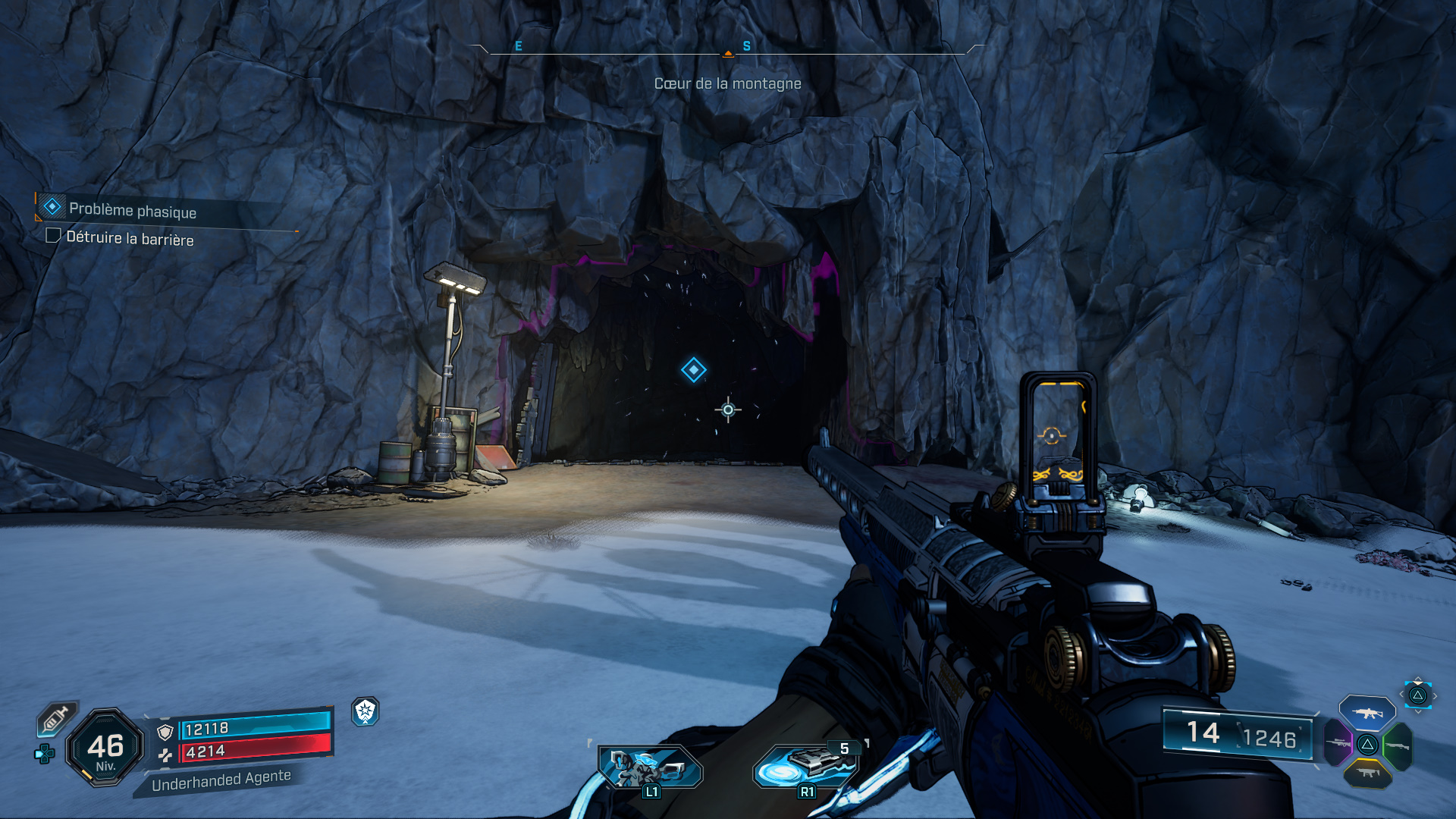Activate the Digi-Clone action skill icon
1456x819 pixels.
coord(650,767)
